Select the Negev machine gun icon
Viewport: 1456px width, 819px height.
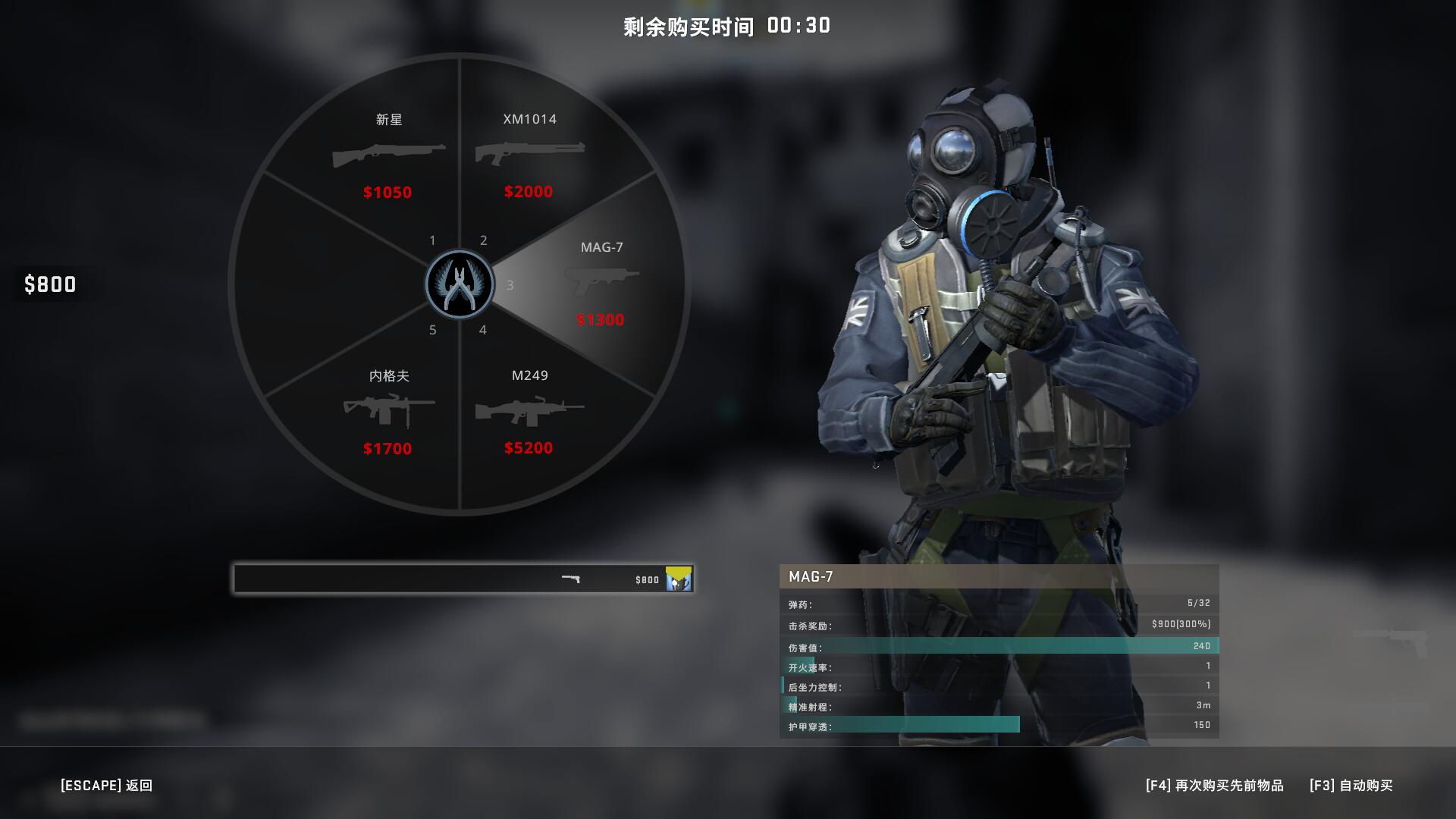pos(388,410)
